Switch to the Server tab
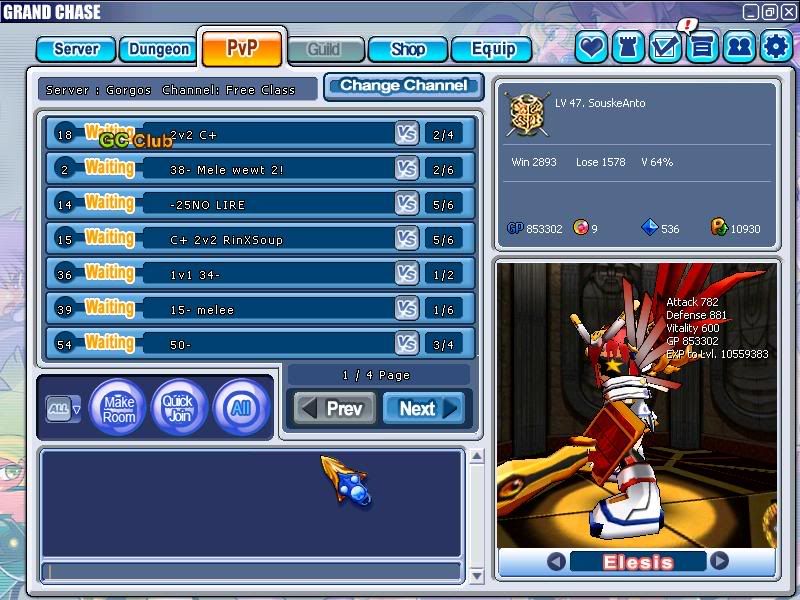 [x=76, y=49]
